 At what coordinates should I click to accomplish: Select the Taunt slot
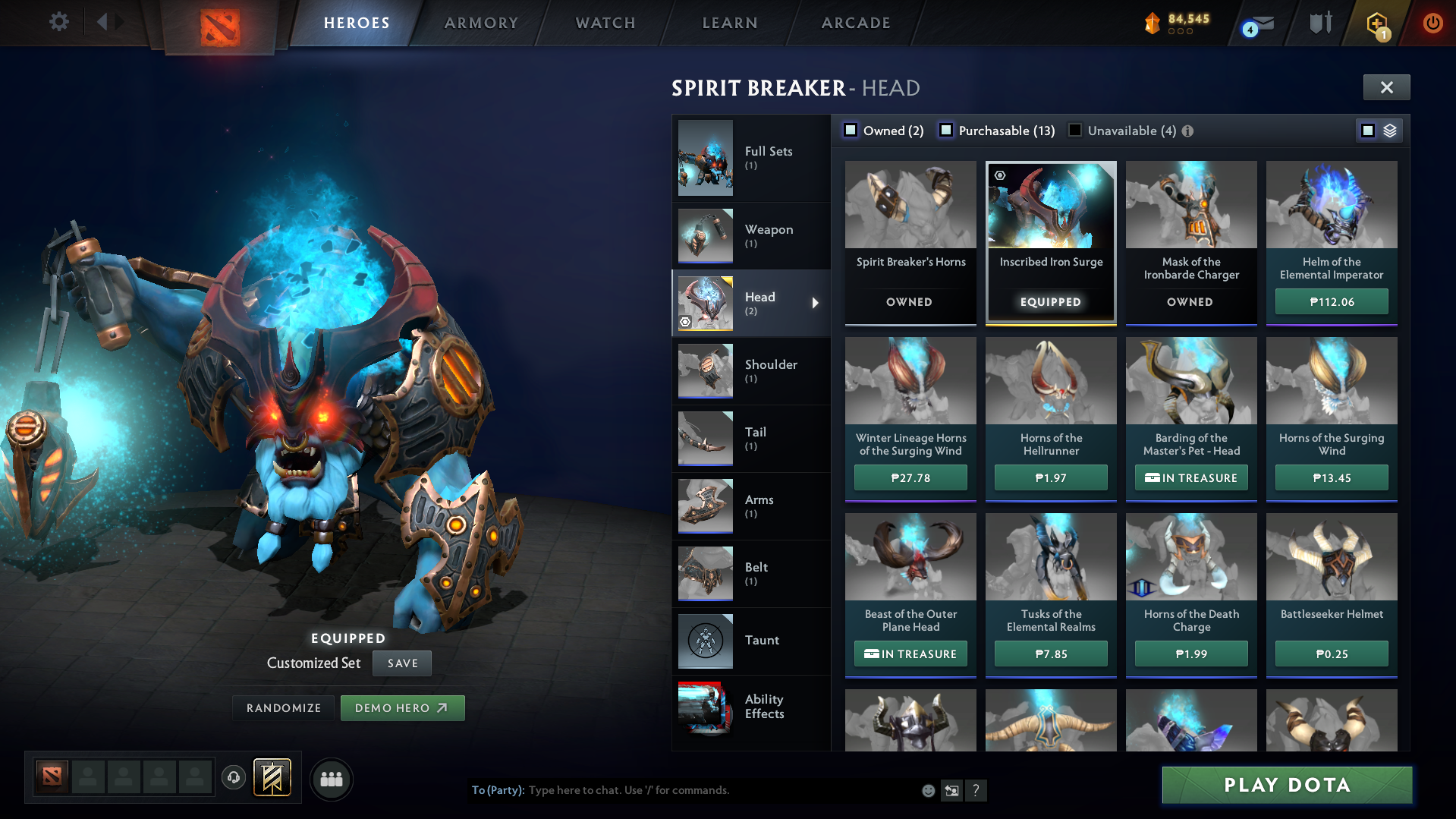coord(751,641)
